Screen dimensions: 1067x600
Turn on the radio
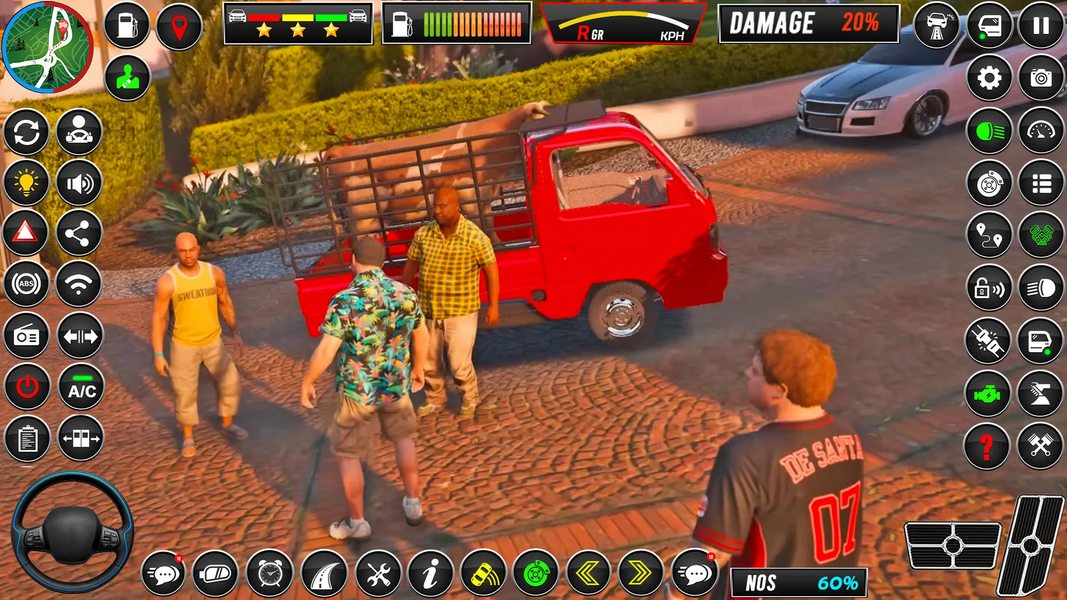coord(26,336)
